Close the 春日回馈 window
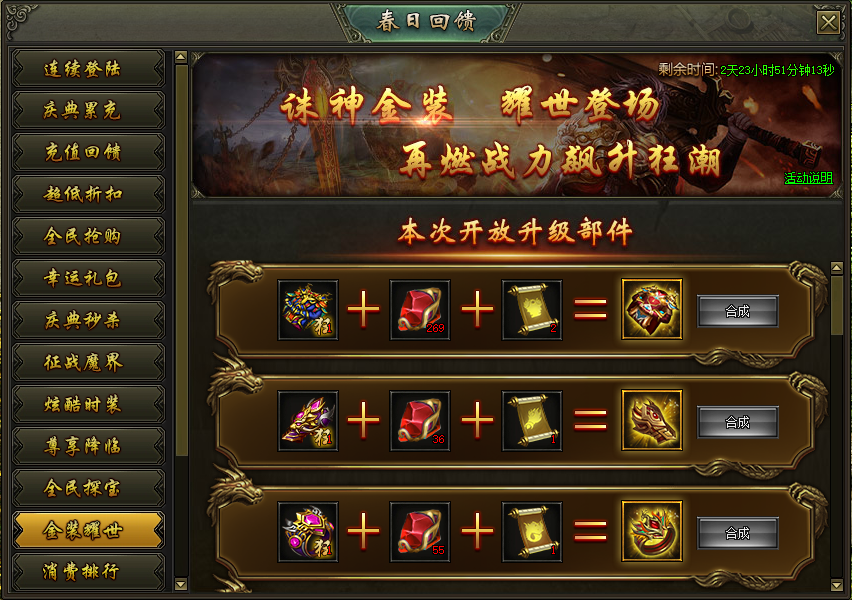Image resolution: width=852 pixels, height=600 pixels. (828, 23)
